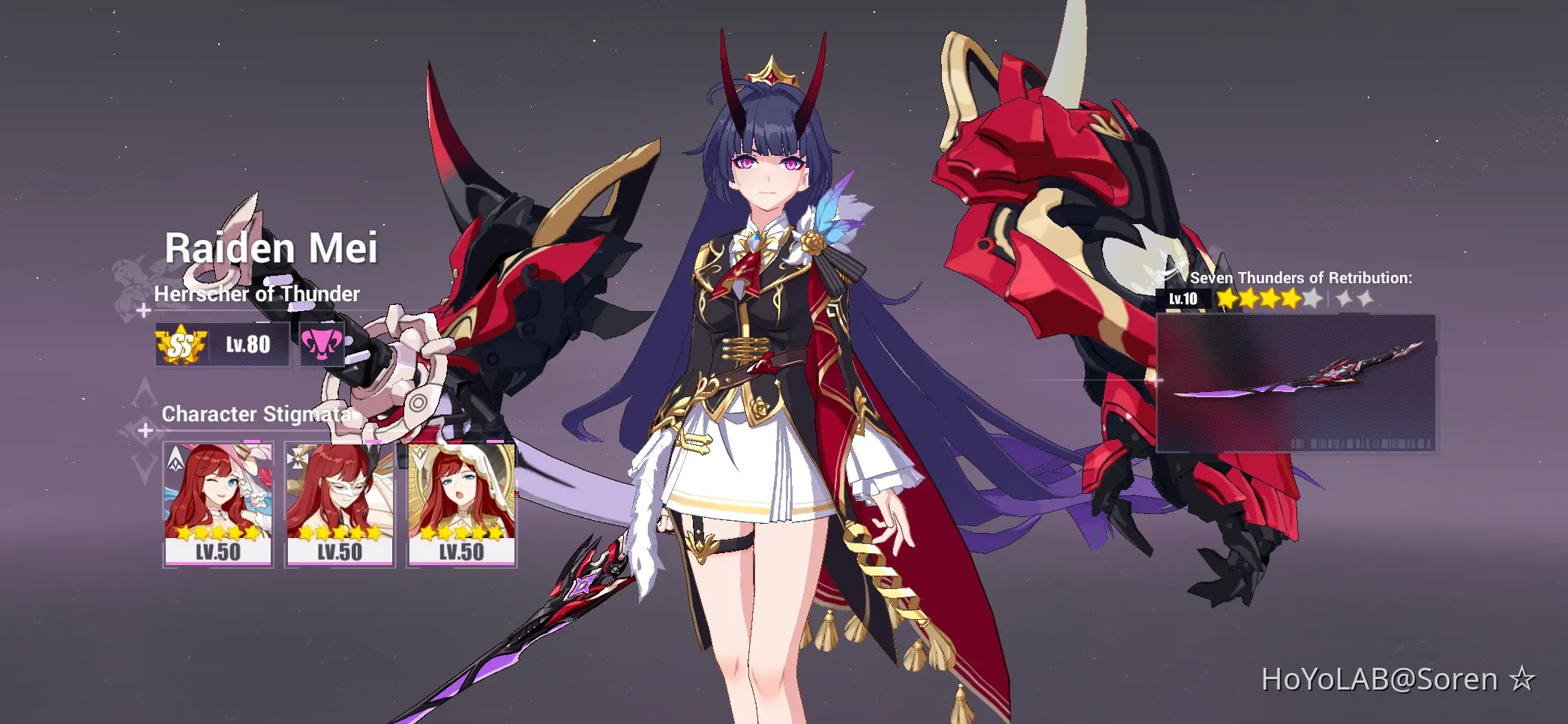This screenshot has width=1568, height=724.
Task: Click the Lv.10 weapon level badge
Action: (1183, 299)
